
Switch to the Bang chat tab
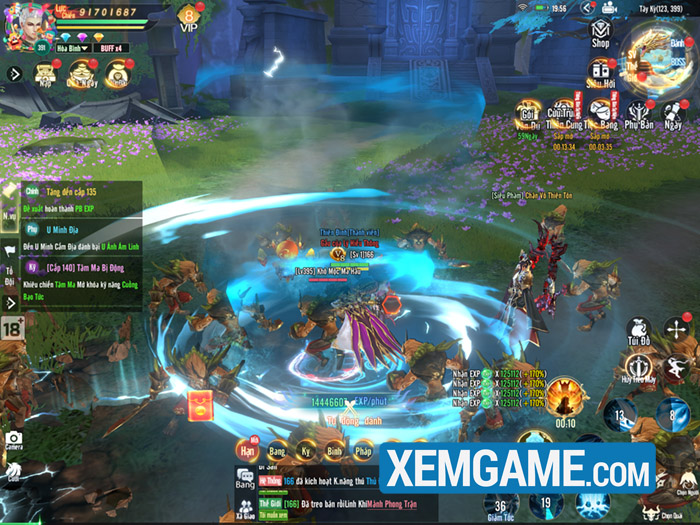point(245,483)
